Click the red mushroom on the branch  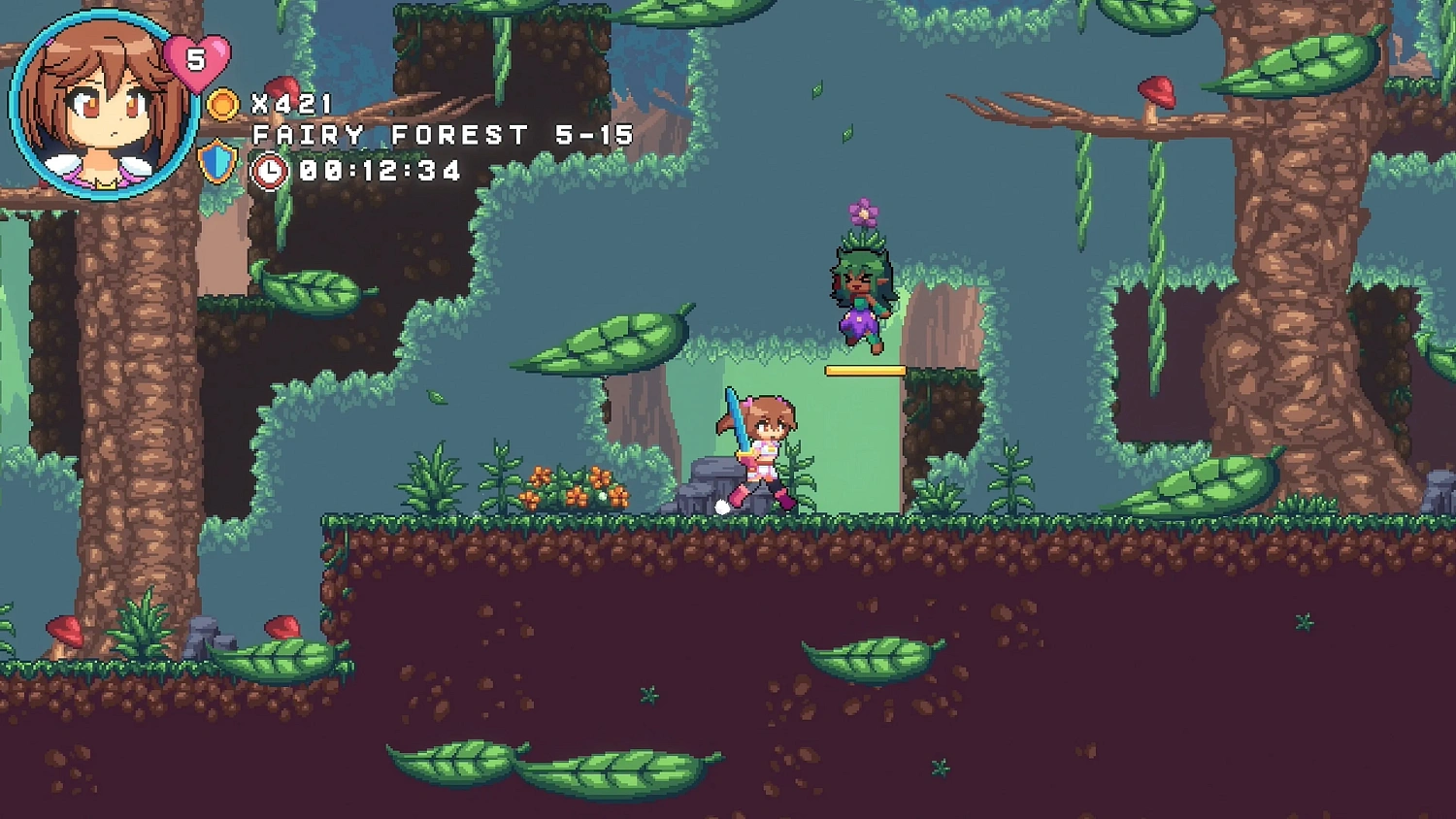tap(1156, 92)
